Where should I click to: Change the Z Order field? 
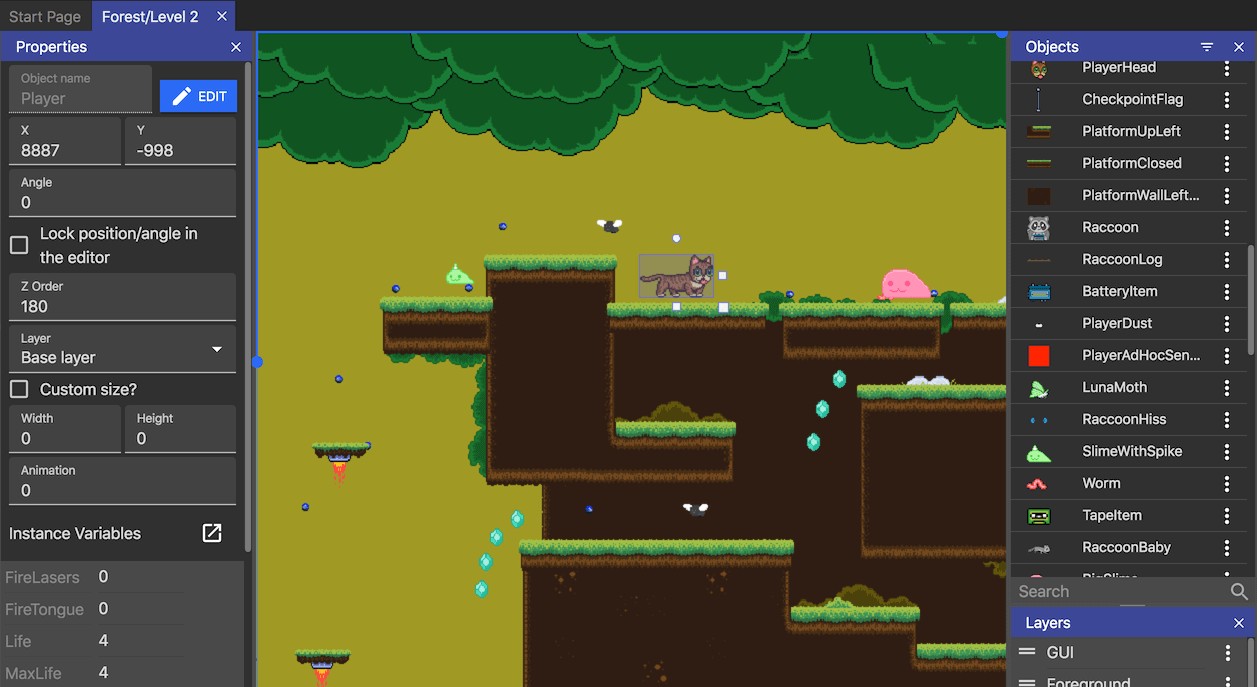(122, 306)
